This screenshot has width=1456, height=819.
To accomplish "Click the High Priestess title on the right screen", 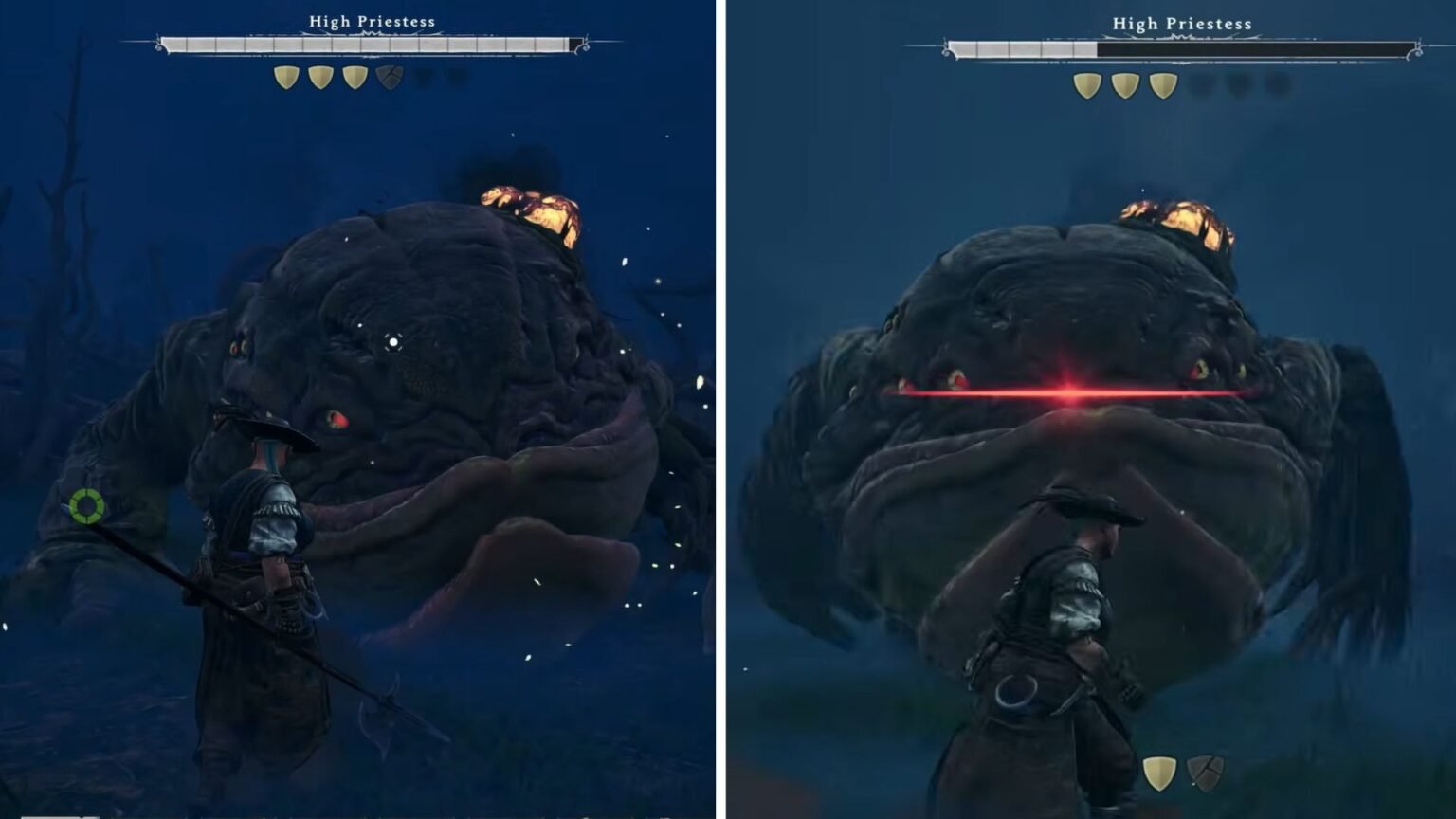I will tap(1180, 22).
